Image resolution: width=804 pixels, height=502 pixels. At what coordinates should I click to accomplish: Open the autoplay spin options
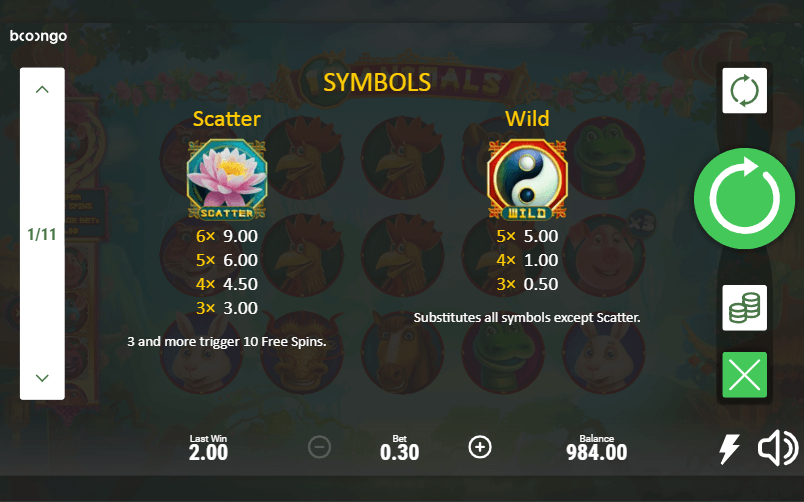tap(744, 90)
